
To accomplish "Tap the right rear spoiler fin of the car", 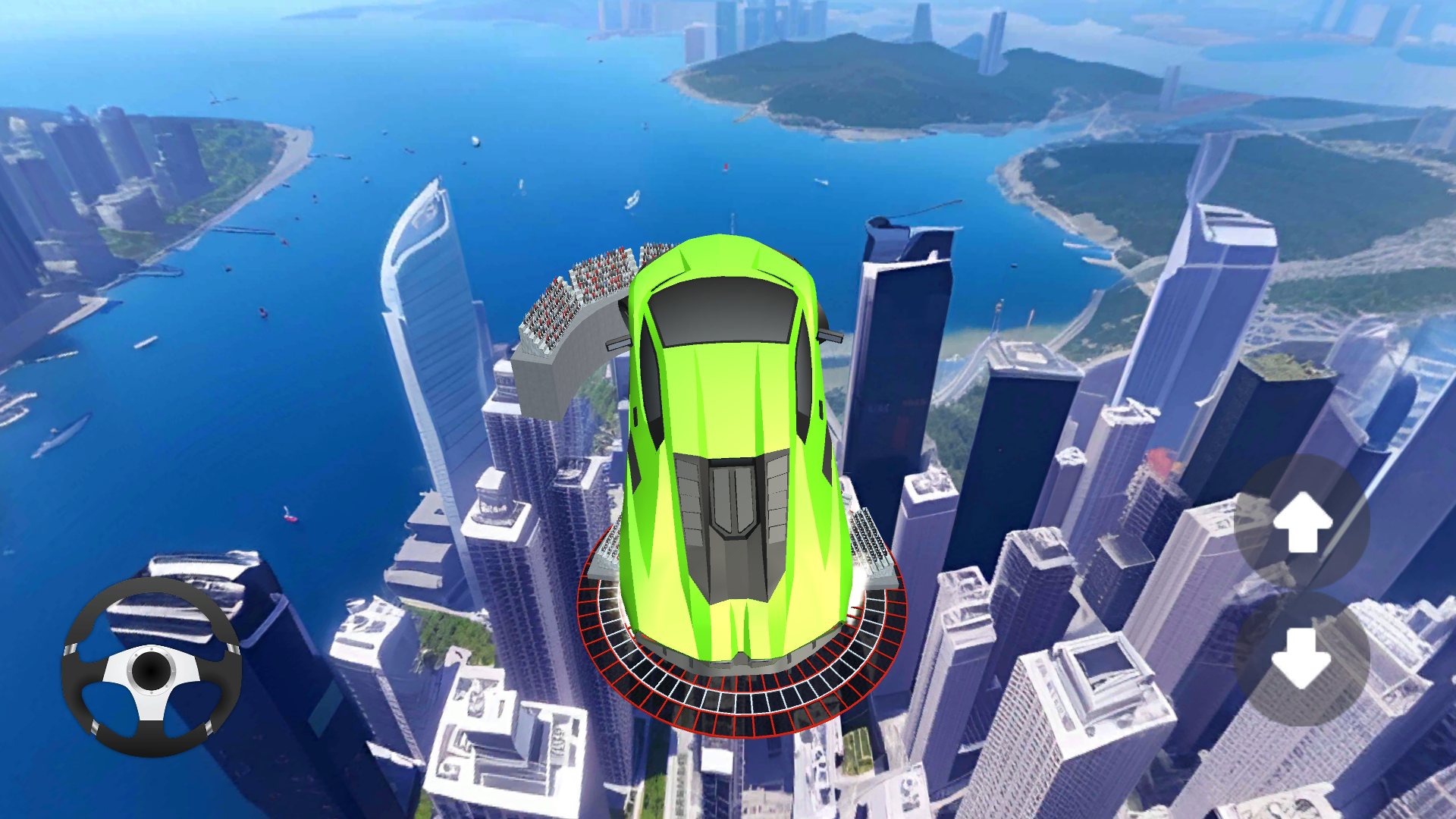I will 830,337.
